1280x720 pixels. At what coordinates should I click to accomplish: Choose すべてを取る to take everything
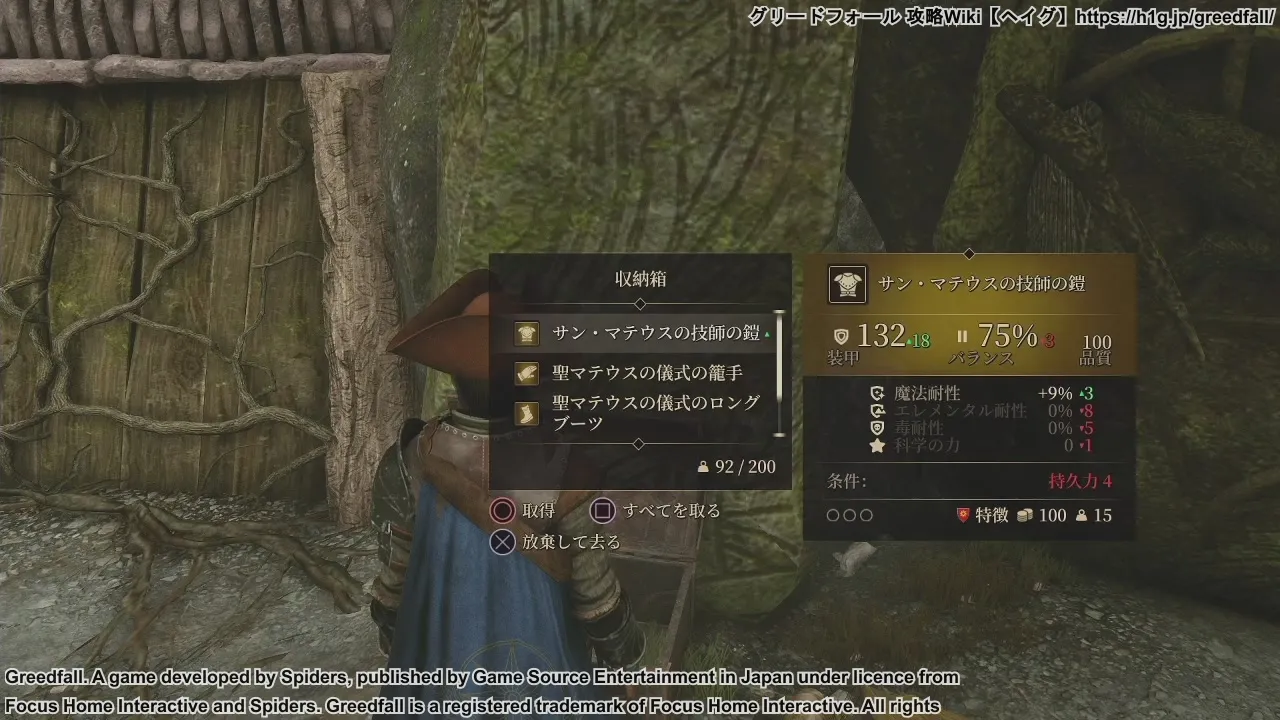(656, 511)
